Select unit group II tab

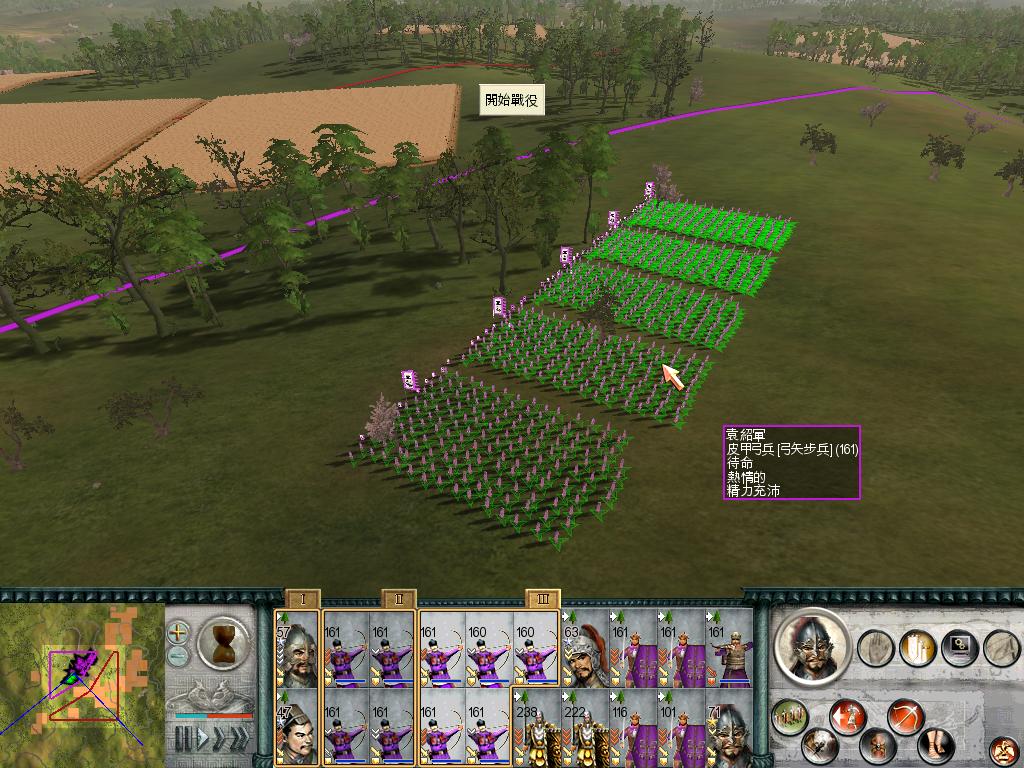[398, 599]
